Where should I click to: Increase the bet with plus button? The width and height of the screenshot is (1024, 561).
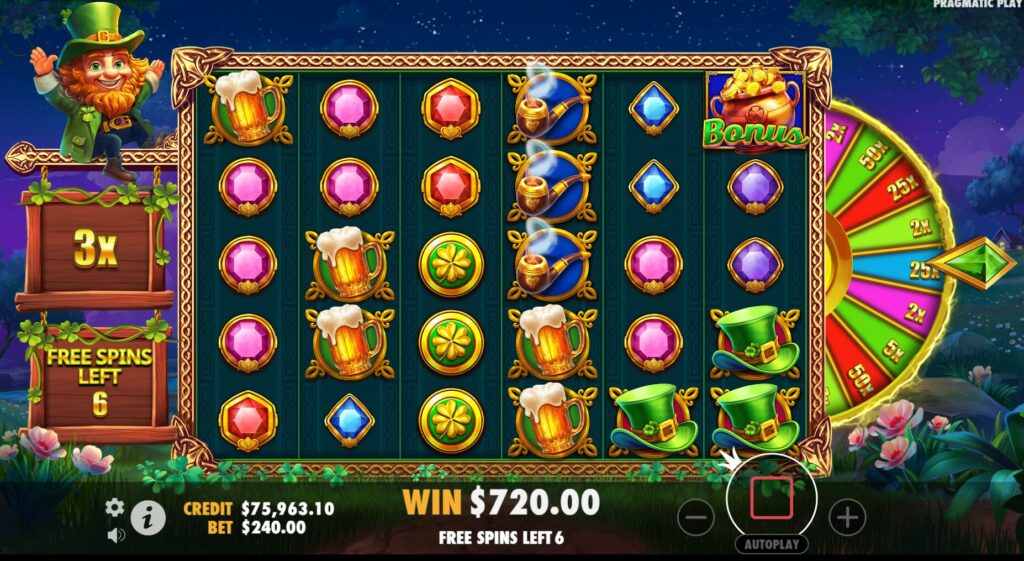click(847, 517)
